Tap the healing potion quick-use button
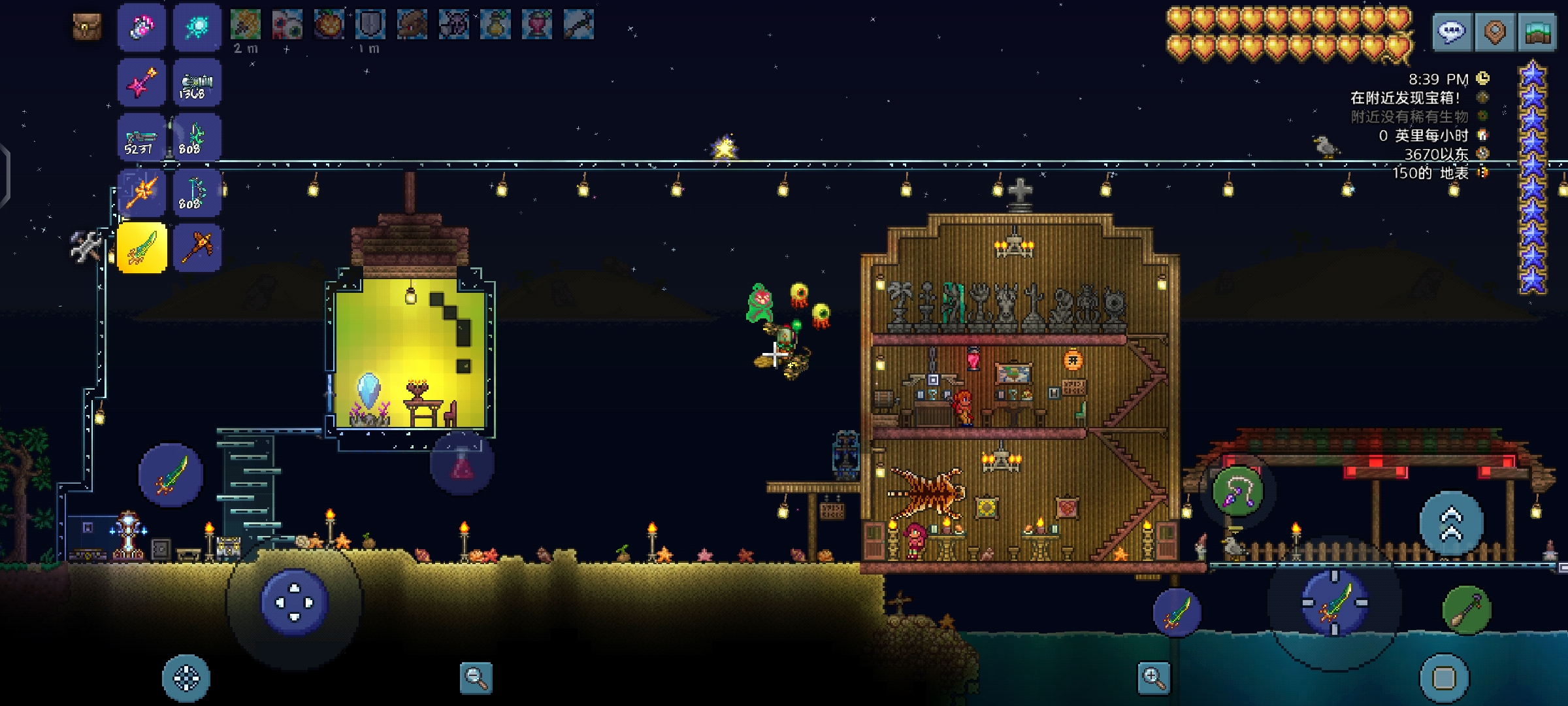Image resolution: width=1568 pixels, height=706 pixels. [x=462, y=463]
